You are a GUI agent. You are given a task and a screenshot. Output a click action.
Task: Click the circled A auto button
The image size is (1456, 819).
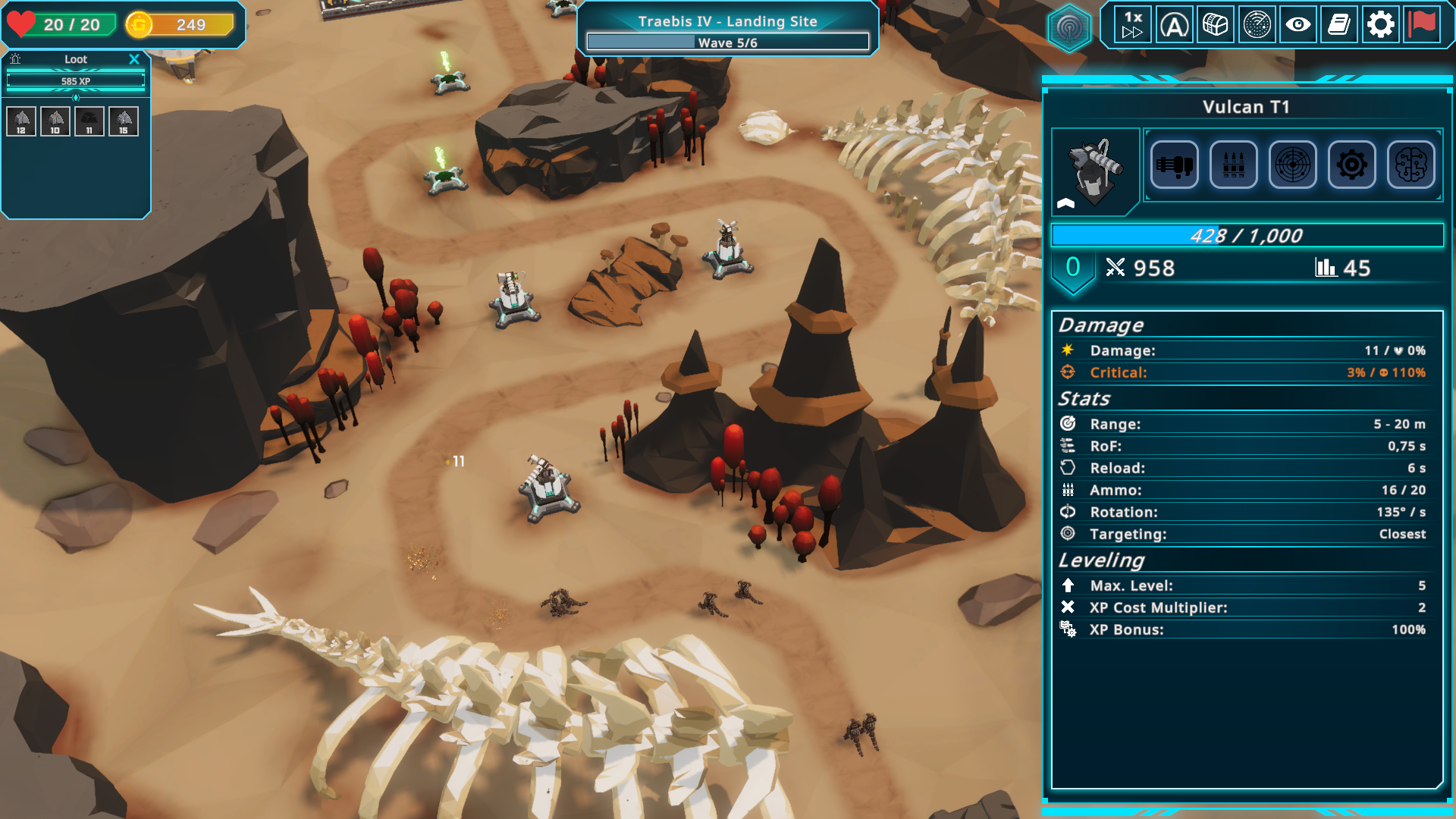[x=1174, y=25]
